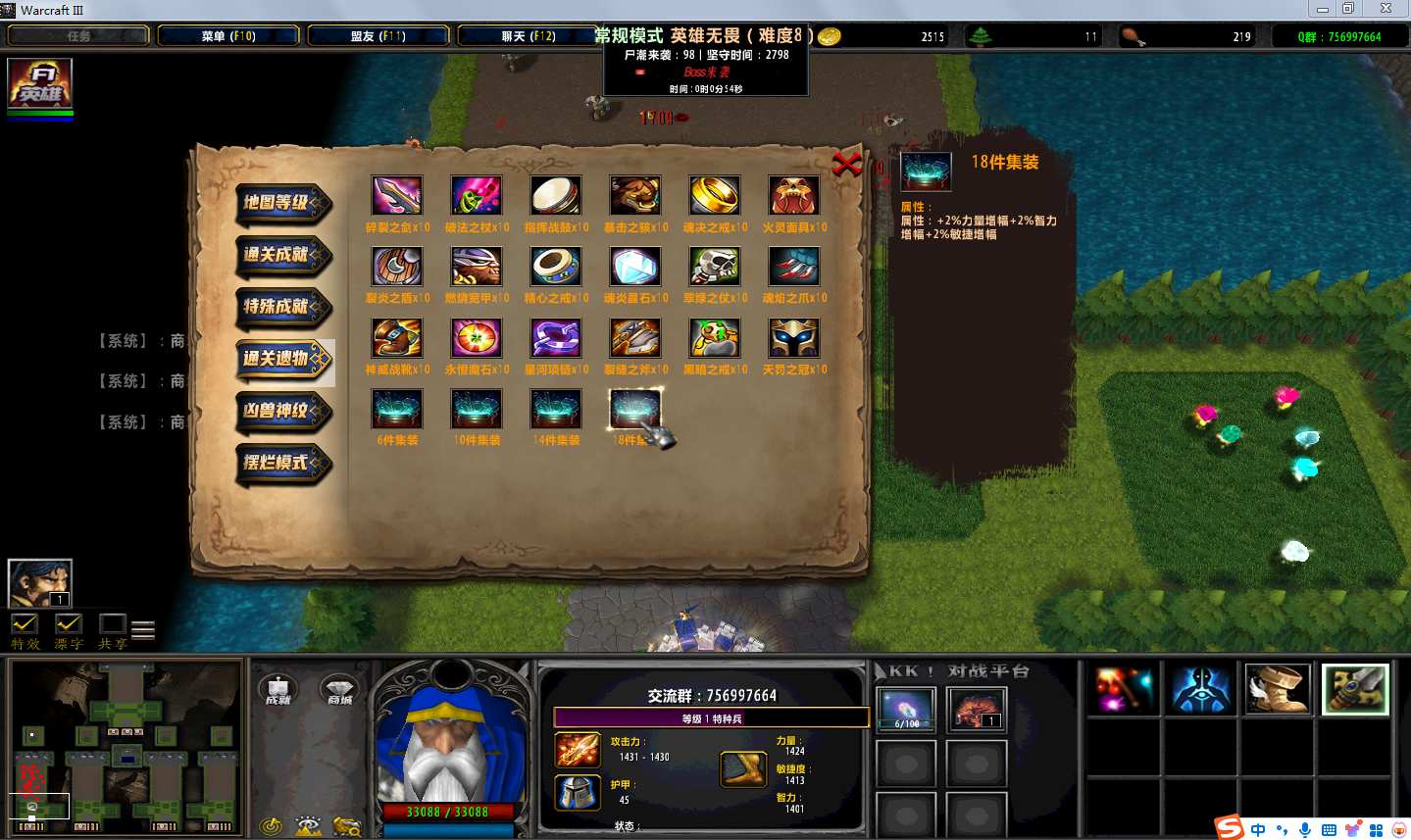Open the 地图等级 category

click(x=282, y=203)
